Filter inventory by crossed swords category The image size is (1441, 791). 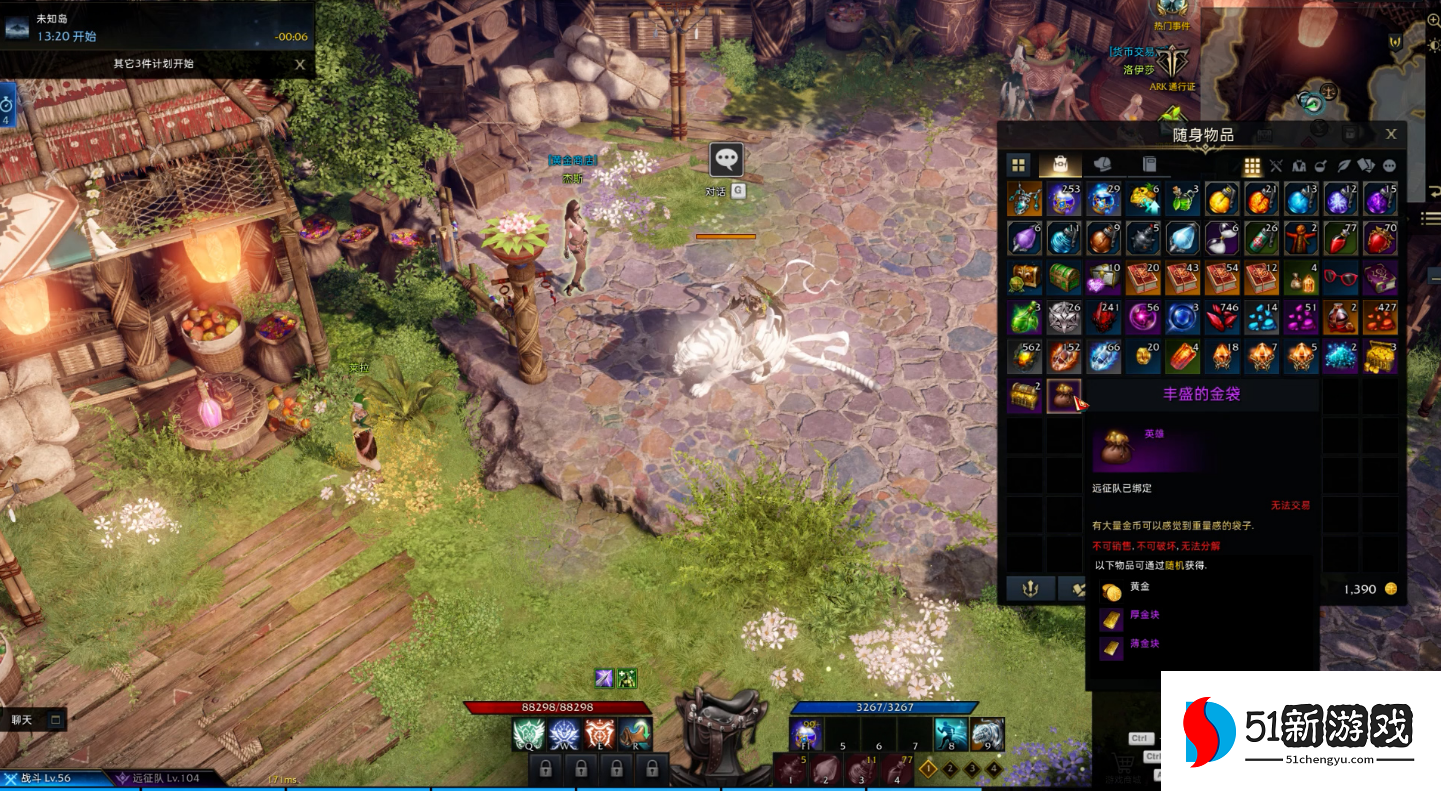click(x=1276, y=166)
